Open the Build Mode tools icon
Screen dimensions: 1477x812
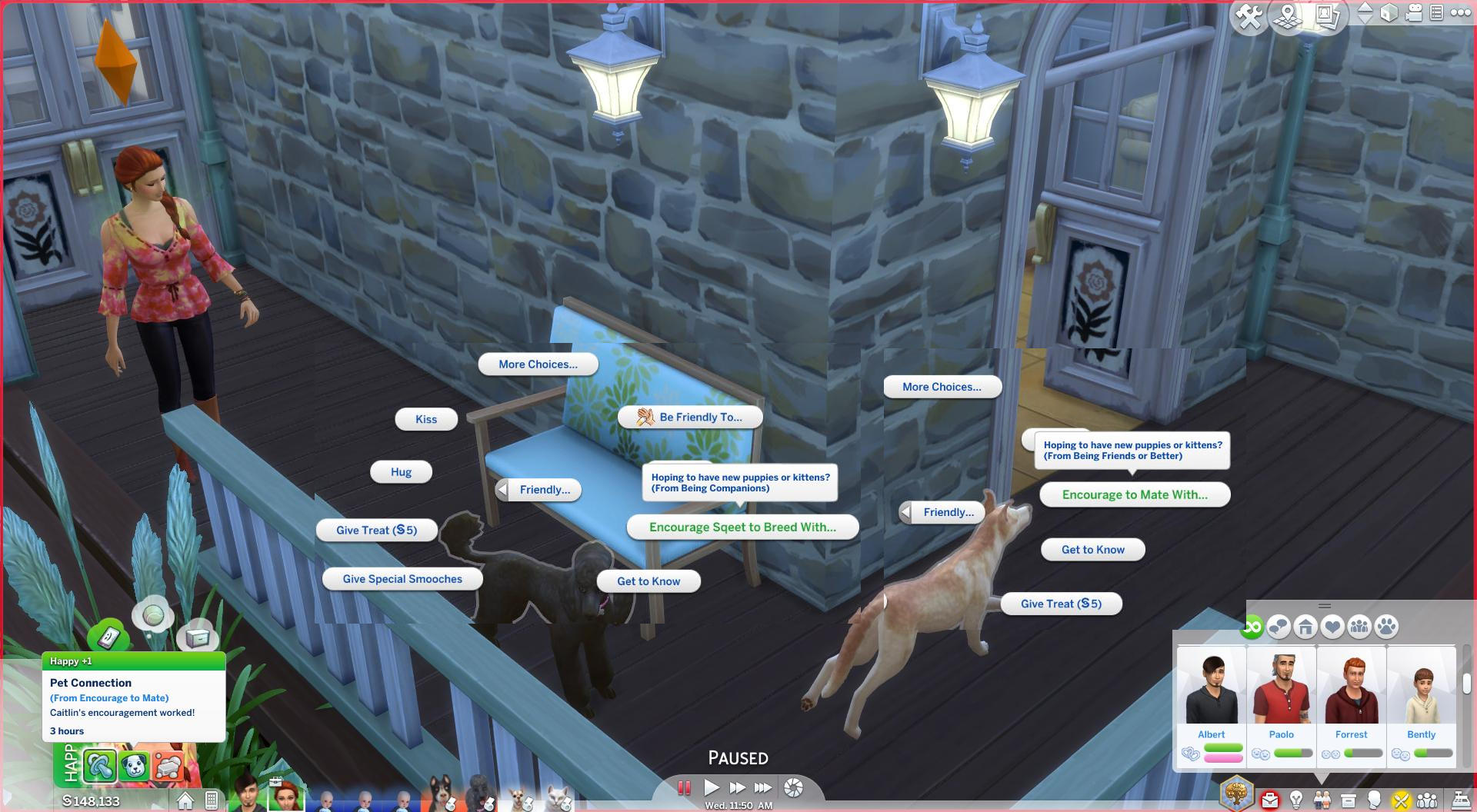point(1249,14)
